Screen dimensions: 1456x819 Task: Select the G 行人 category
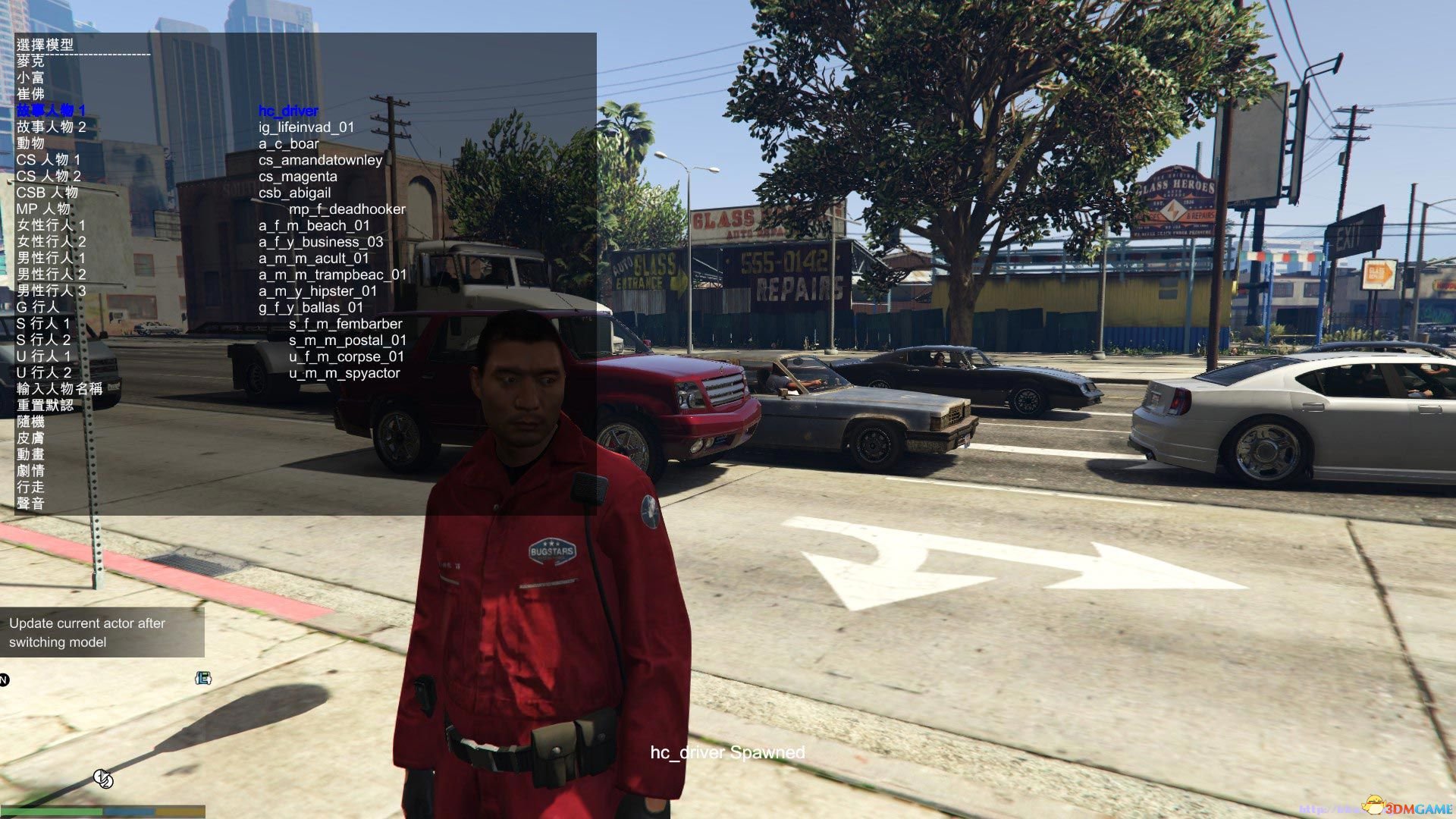click(x=37, y=307)
